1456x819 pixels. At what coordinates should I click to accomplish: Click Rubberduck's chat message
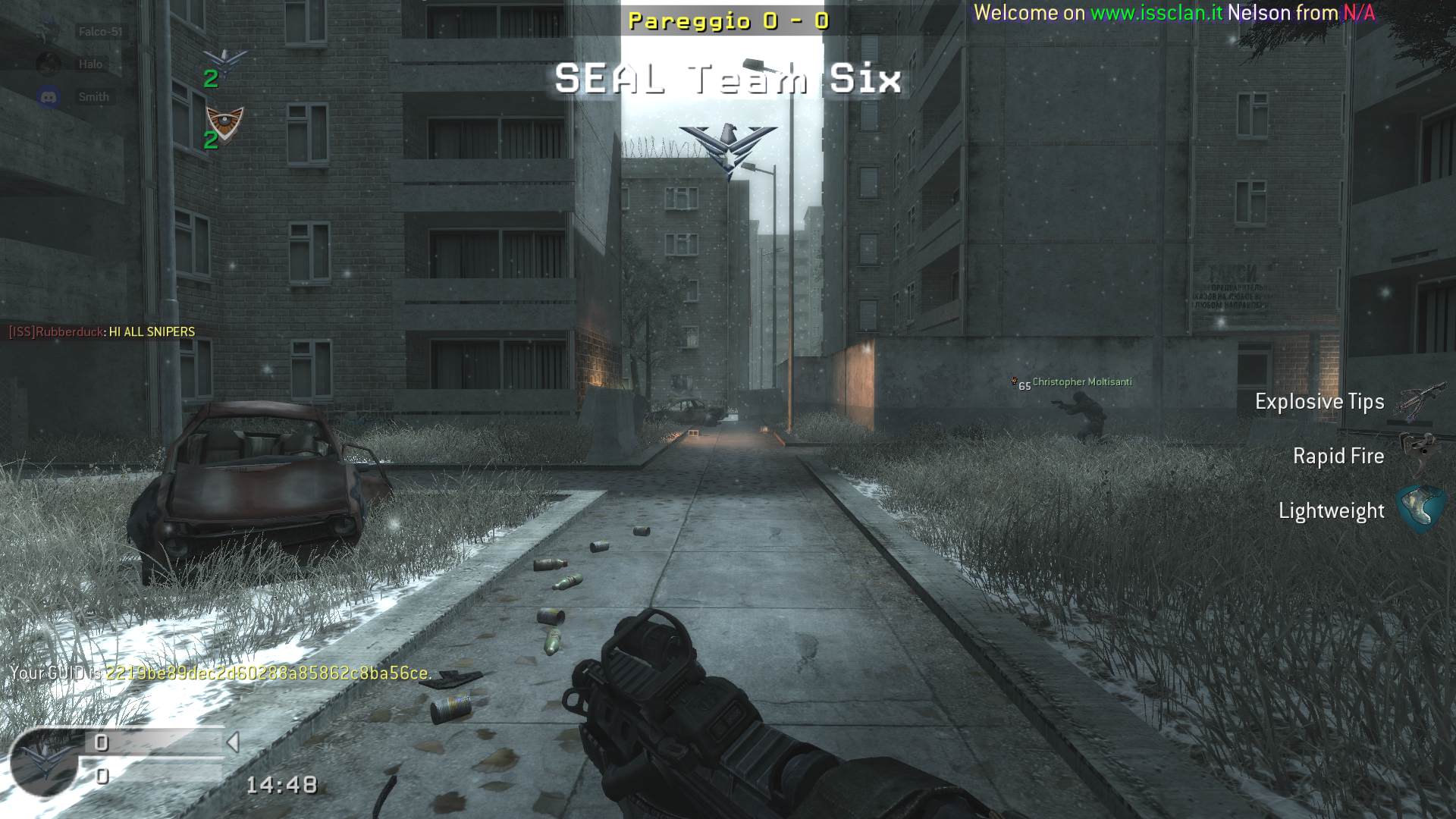(102, 331)
